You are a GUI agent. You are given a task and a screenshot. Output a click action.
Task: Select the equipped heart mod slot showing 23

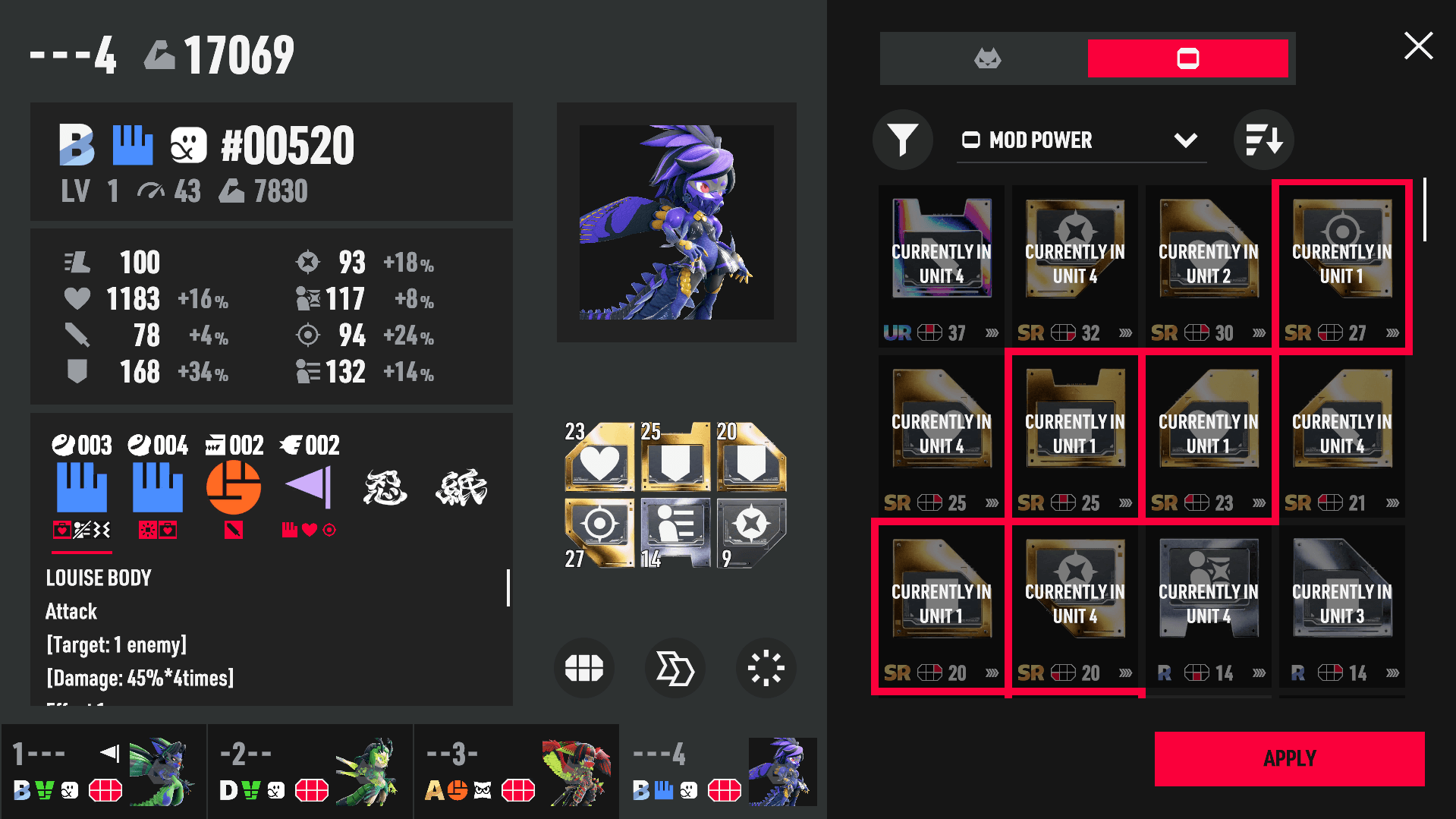tap(599, 459)
